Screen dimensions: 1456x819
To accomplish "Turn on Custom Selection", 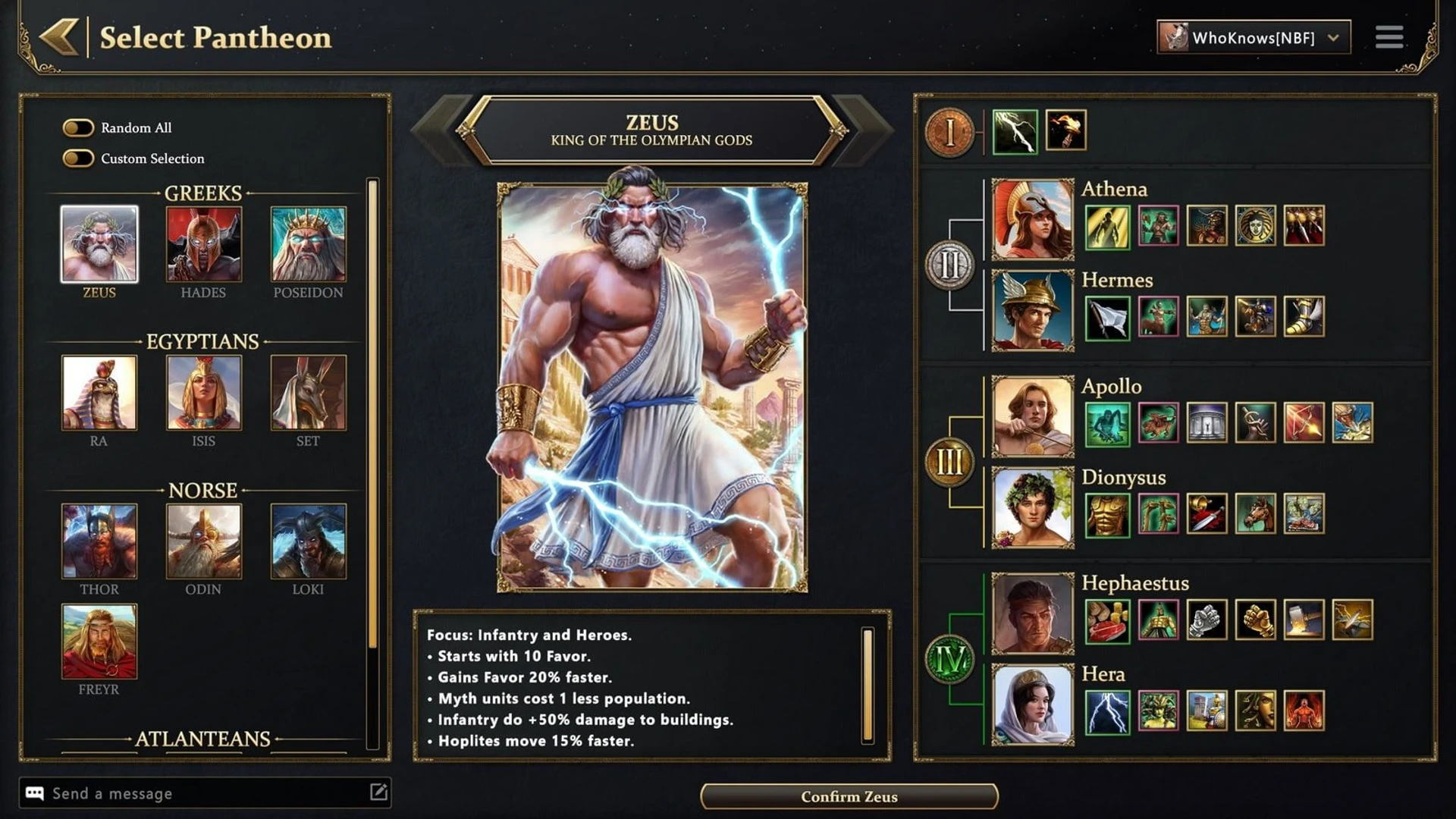I will (x=78, y=159).
